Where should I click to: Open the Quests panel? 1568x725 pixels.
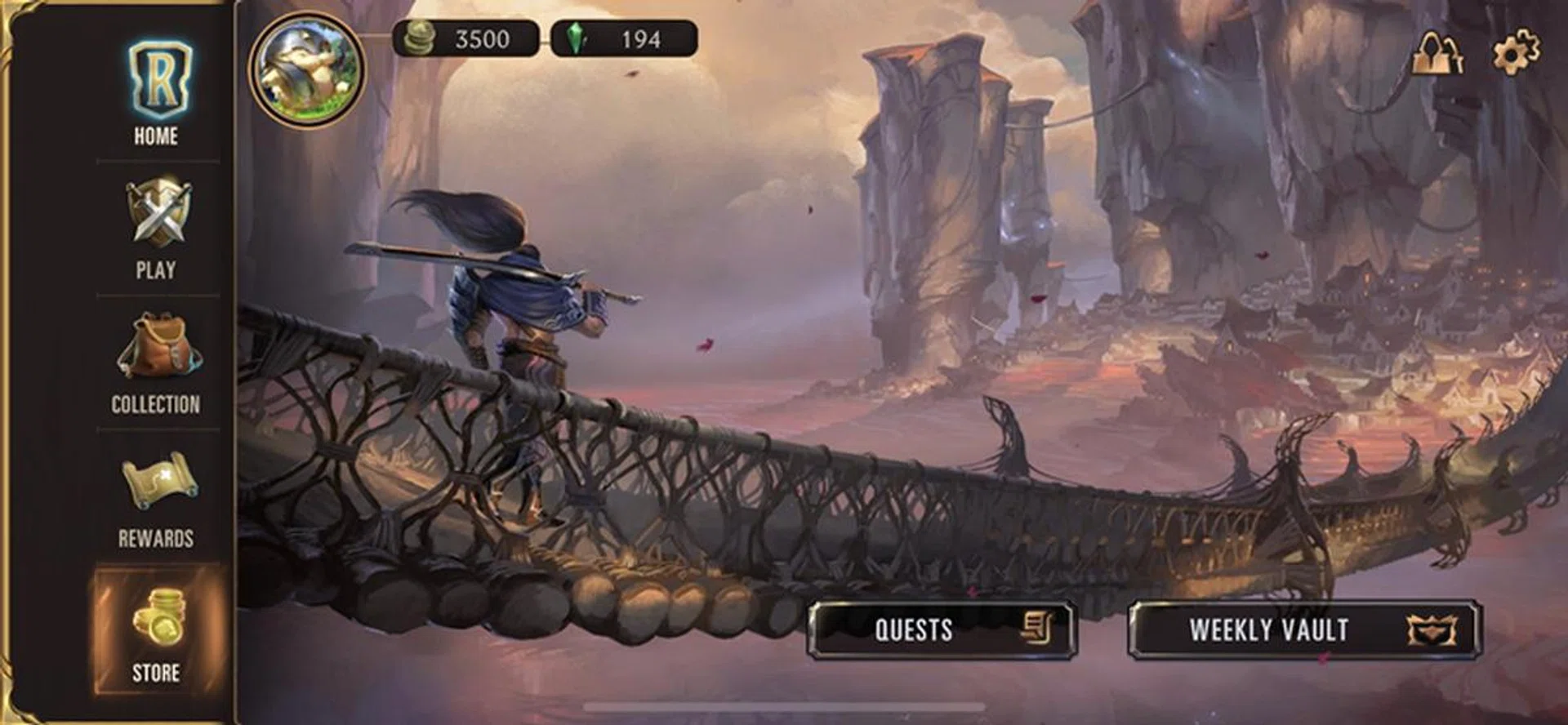(941, 629)
